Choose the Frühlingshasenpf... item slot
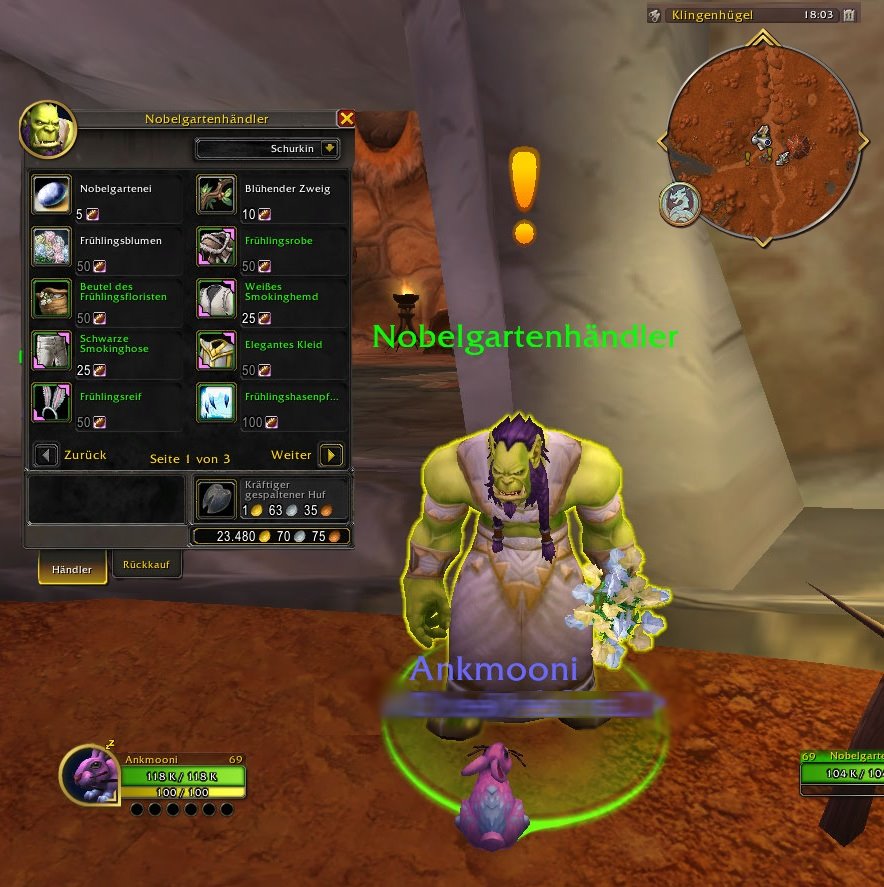Image resolution: width=884 pixels, height=887 pixels. click(x=215, y=402)
